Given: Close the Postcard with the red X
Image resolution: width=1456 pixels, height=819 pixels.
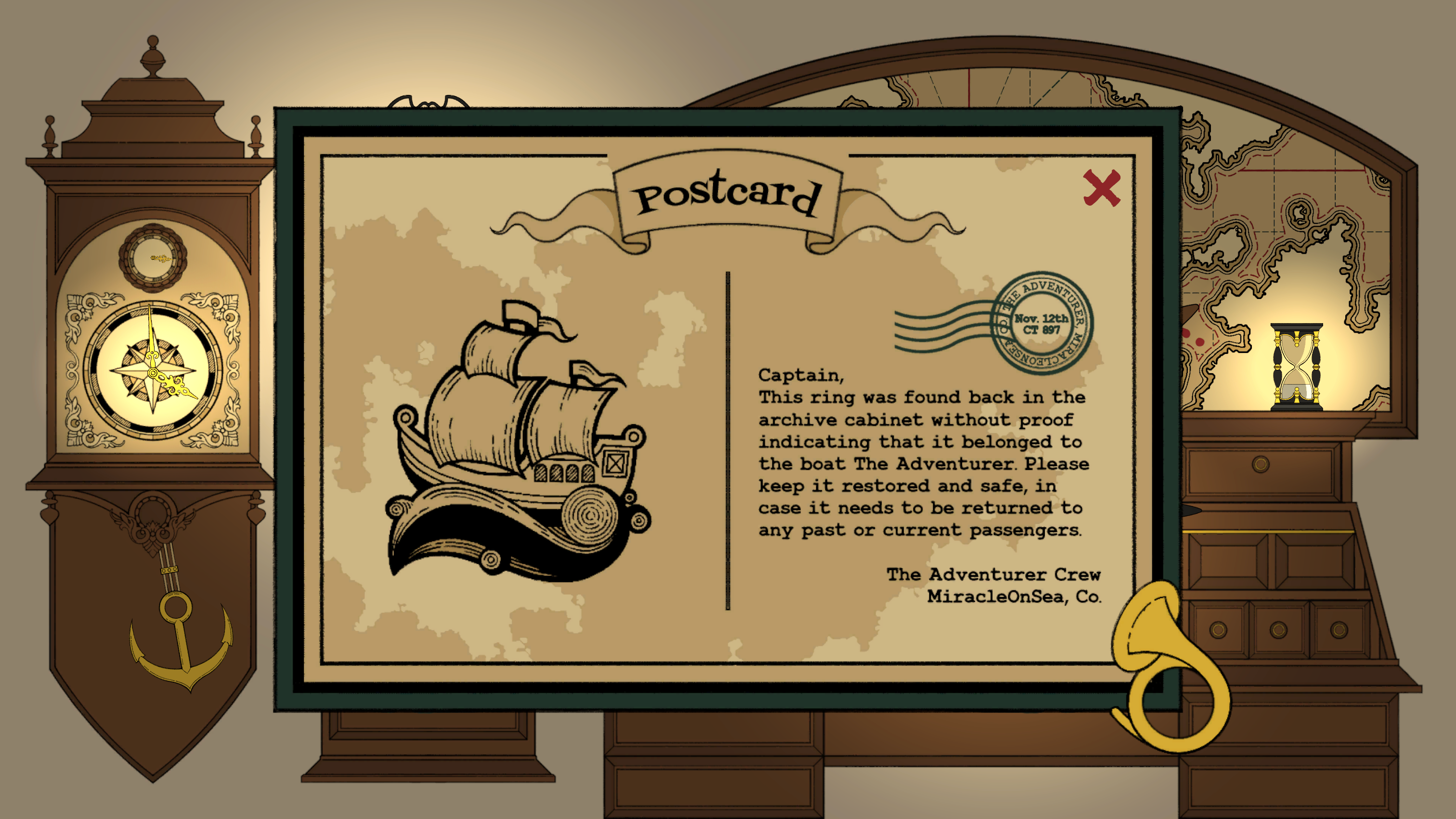Looking at the screenshot, I should tap(1102, 188).
